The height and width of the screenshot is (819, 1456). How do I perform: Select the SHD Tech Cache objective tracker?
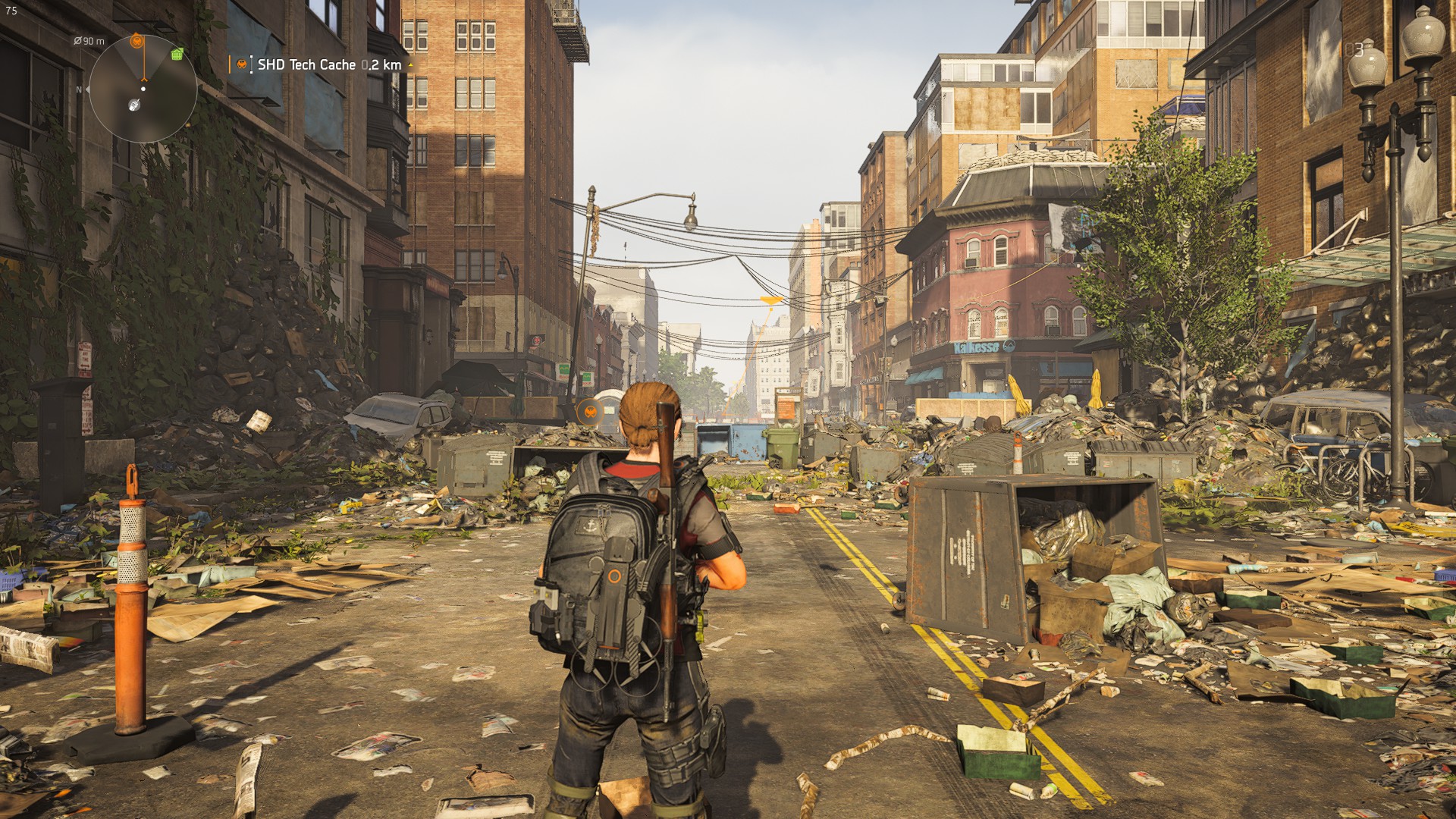click(x=327, y=65)
